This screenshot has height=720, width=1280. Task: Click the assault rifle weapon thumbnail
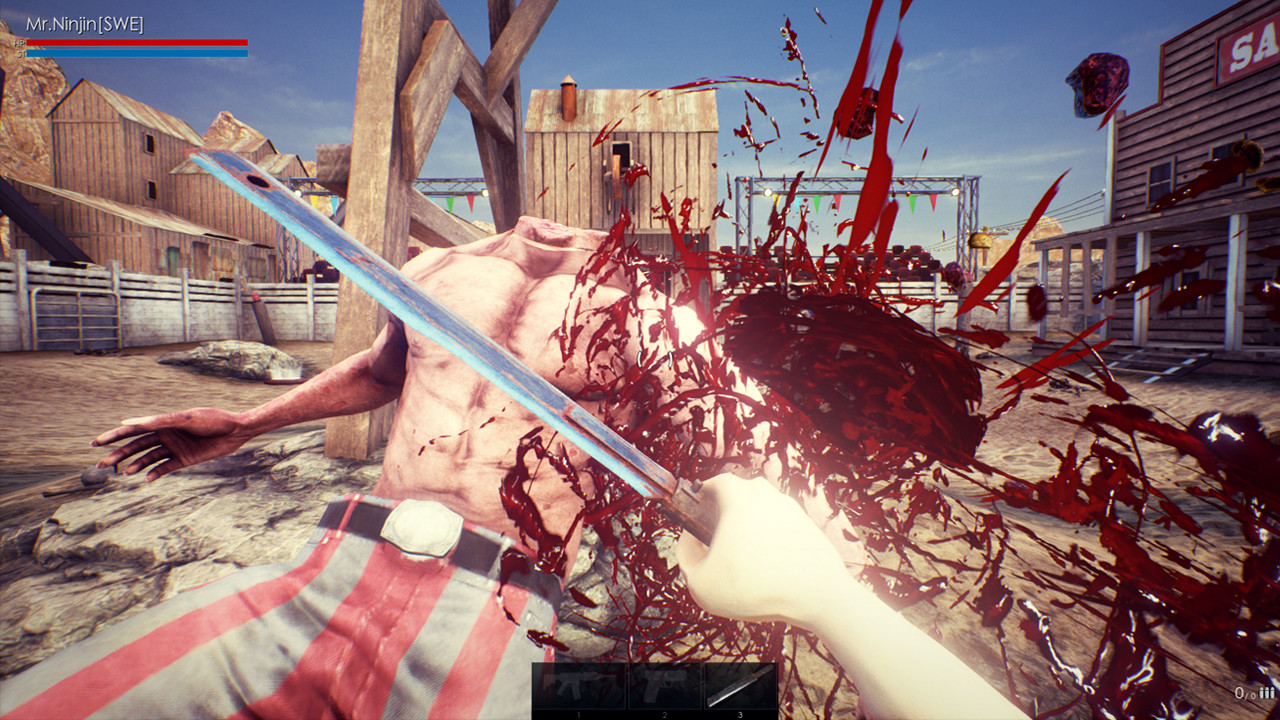pos(578,685)
